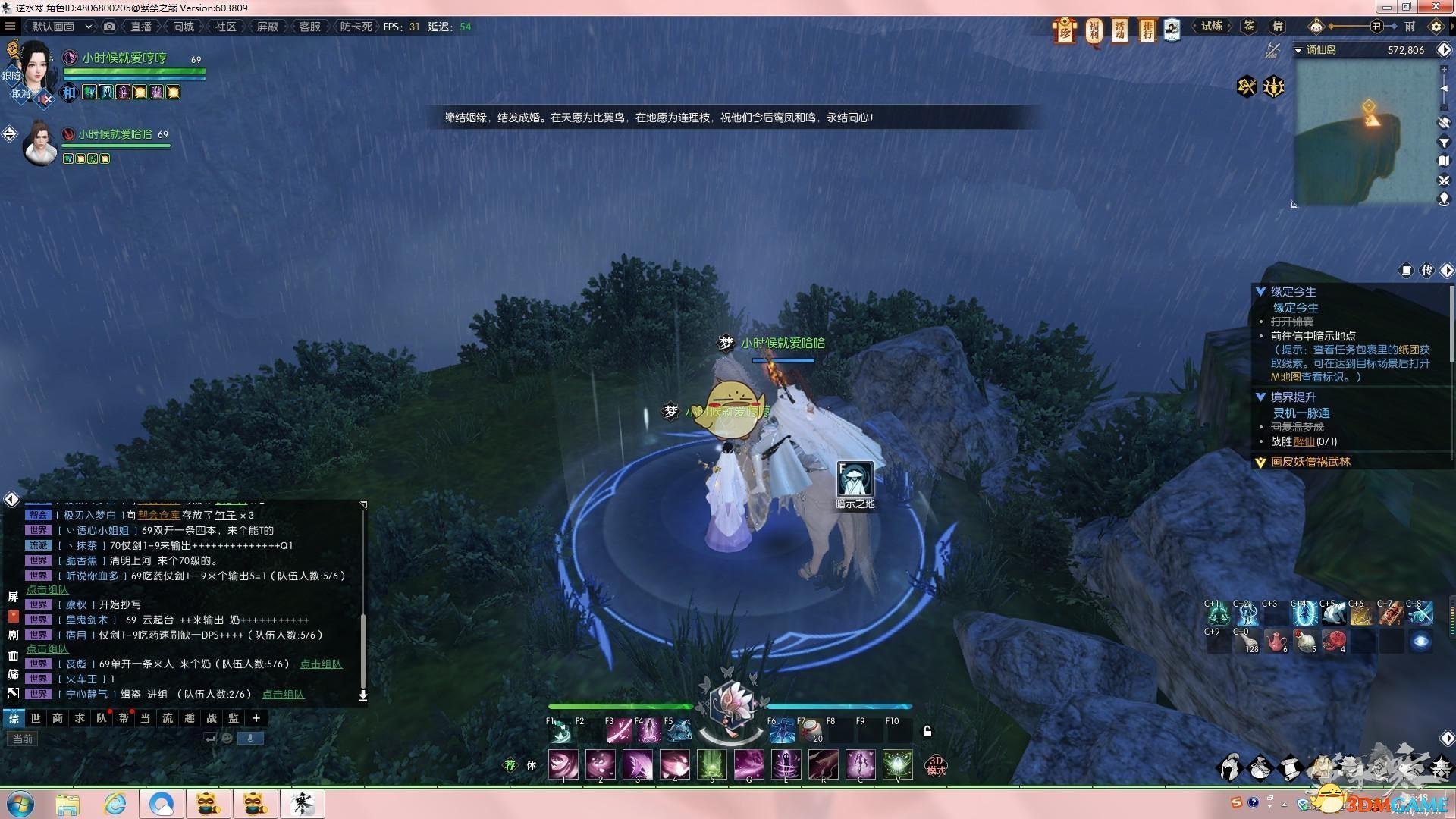Open the gear settings icon

coord(1436,27)
